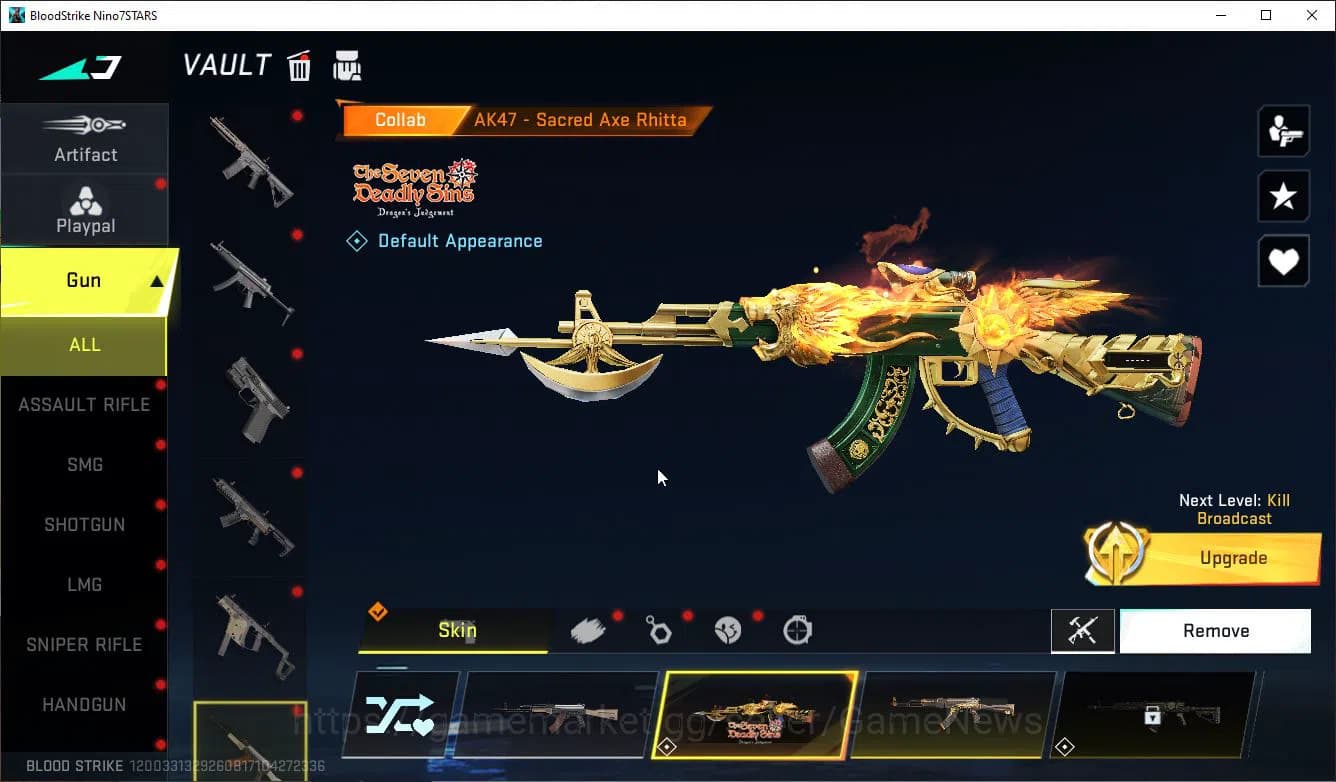
Task: Favorite the AK47 with the heart icon
Action: (x=1283, y=261)
